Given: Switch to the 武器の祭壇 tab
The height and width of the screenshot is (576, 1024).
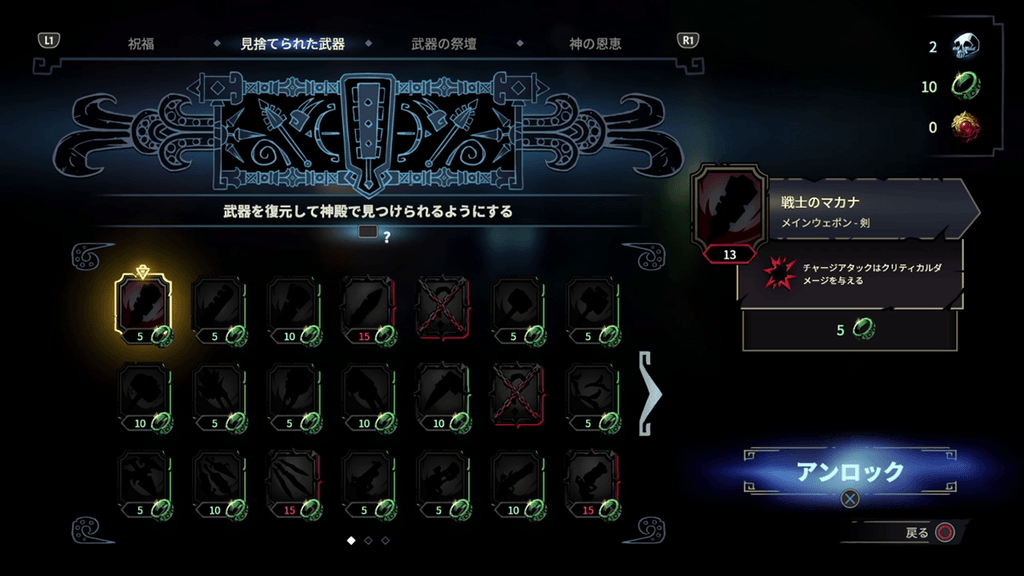Looking at the screenshot, I should pyautogui.click(x=445, y=44).
